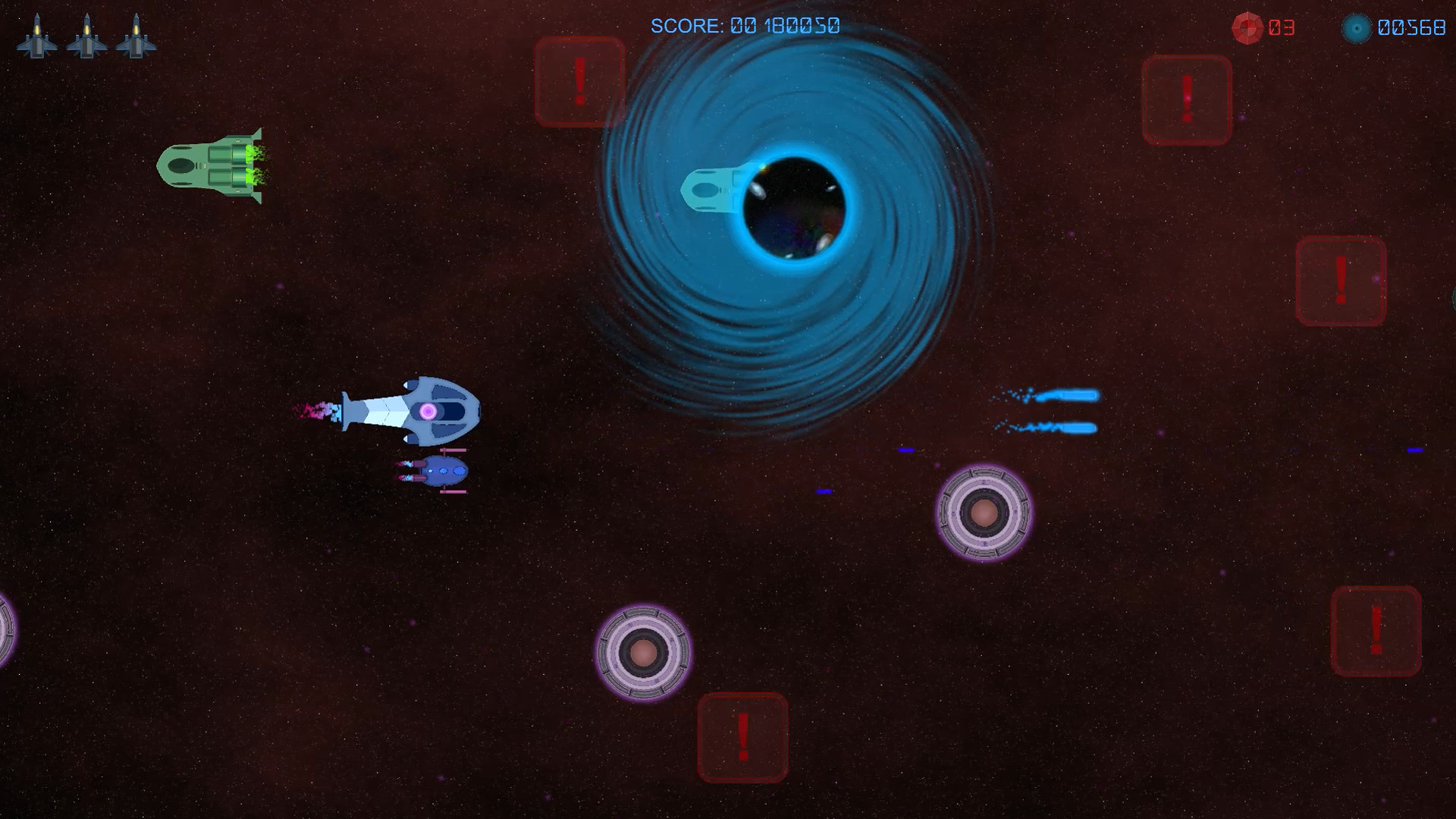This screenshot has height=819, width=1456.
Task: Click the center of the swirling black hole
Action: [796, 209]
